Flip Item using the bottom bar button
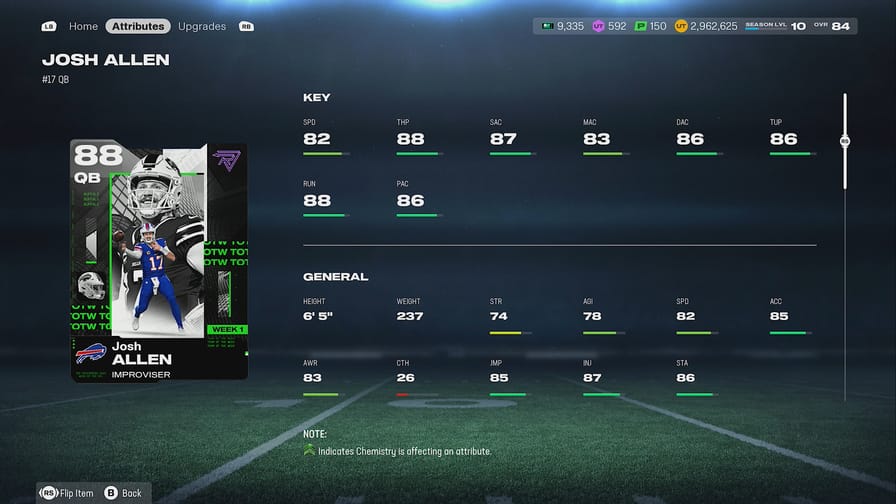This screenshot has width=896, height=504. (68, 492)
